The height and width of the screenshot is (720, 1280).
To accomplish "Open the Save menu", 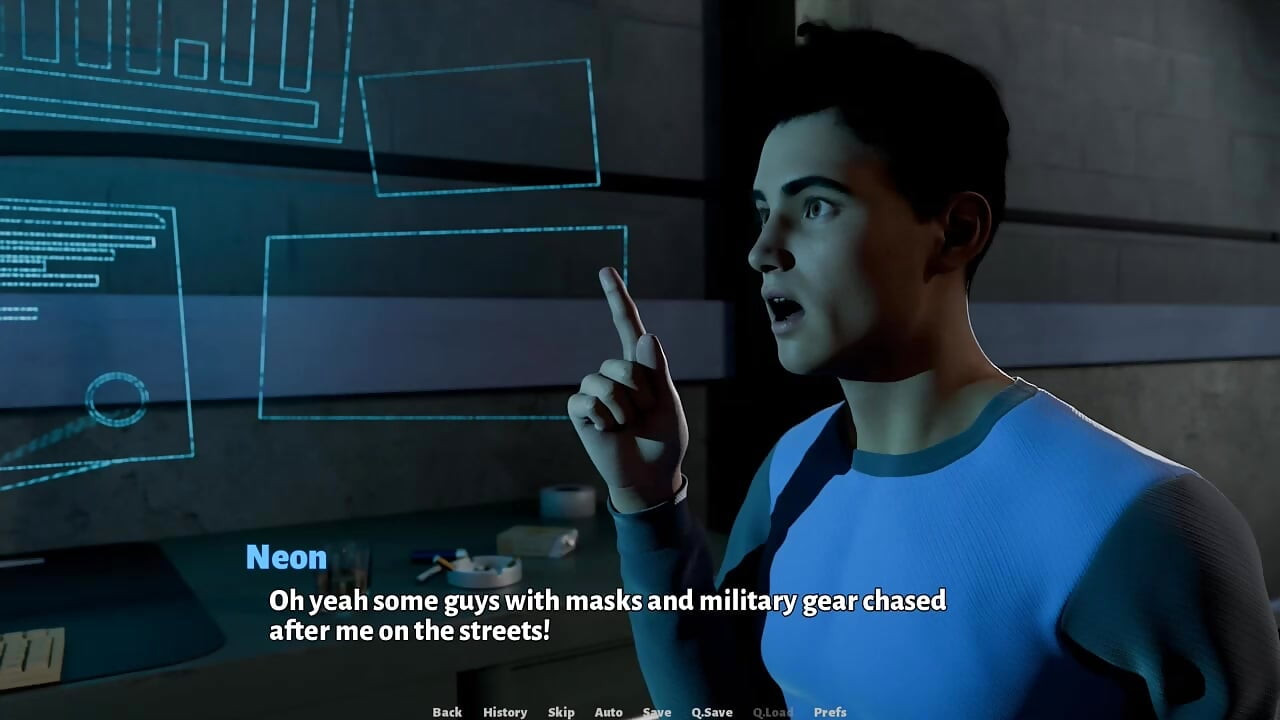I will (x=657, y=712).
